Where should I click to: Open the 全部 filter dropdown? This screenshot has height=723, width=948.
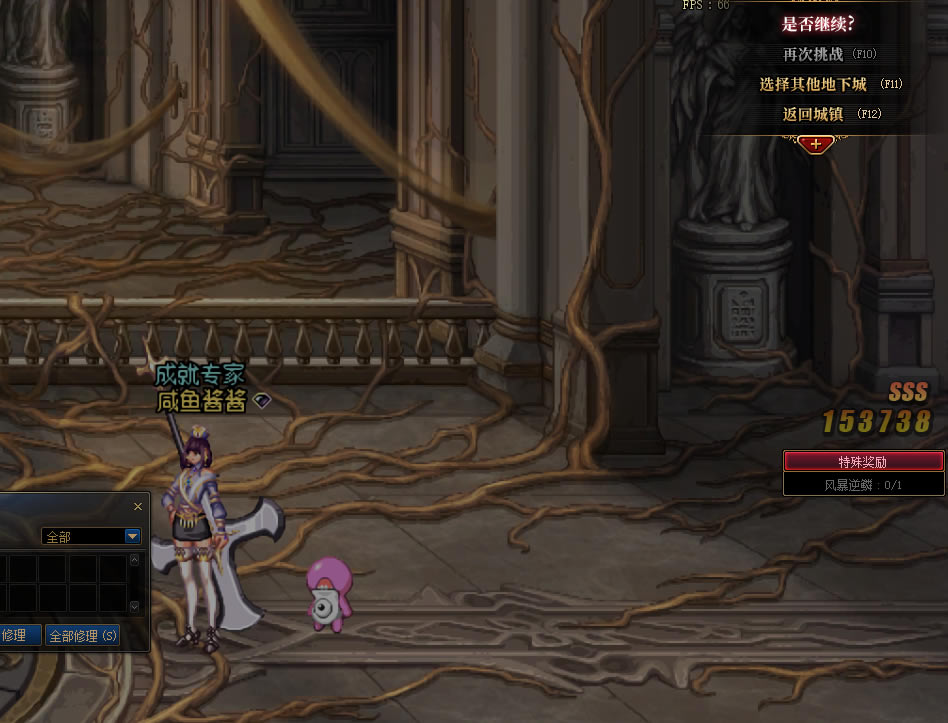[132, 537]
